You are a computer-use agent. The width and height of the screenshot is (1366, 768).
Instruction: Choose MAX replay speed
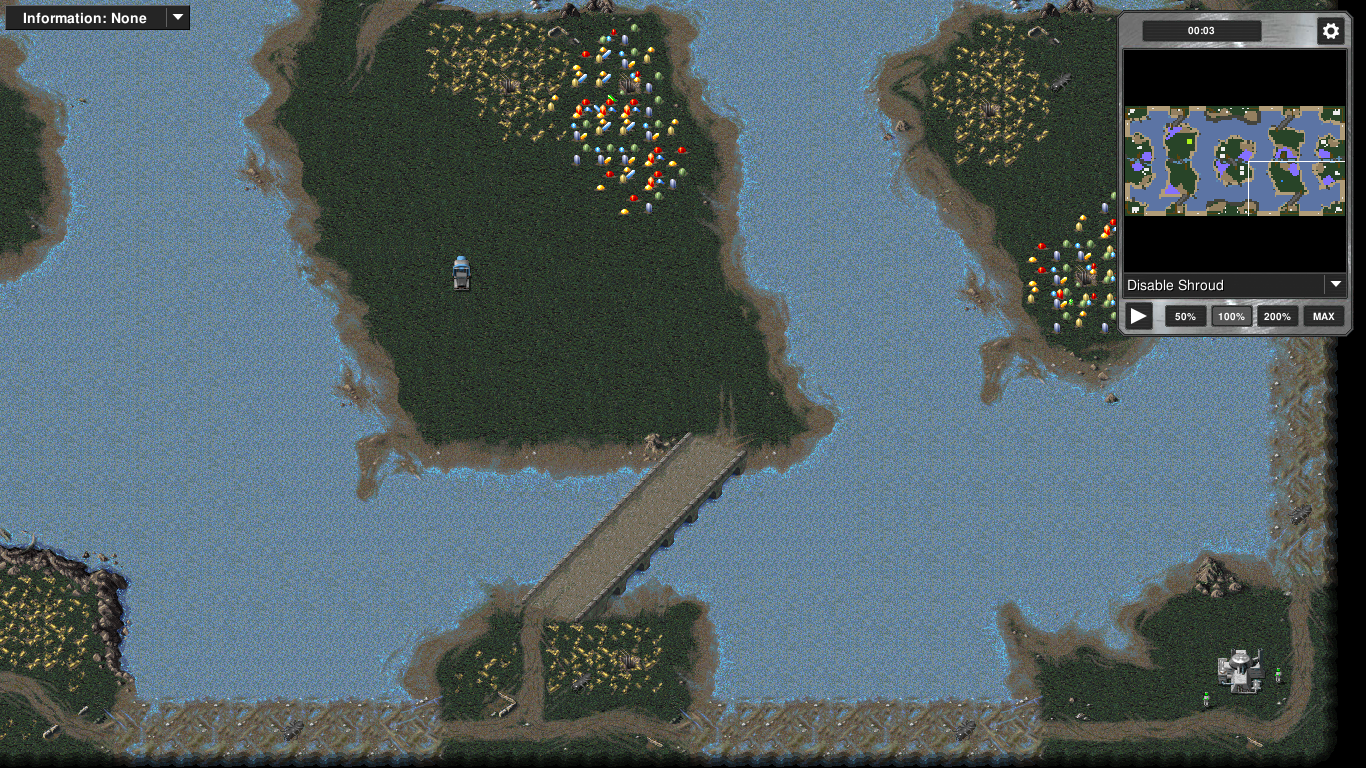click(x=1323, y=317)
